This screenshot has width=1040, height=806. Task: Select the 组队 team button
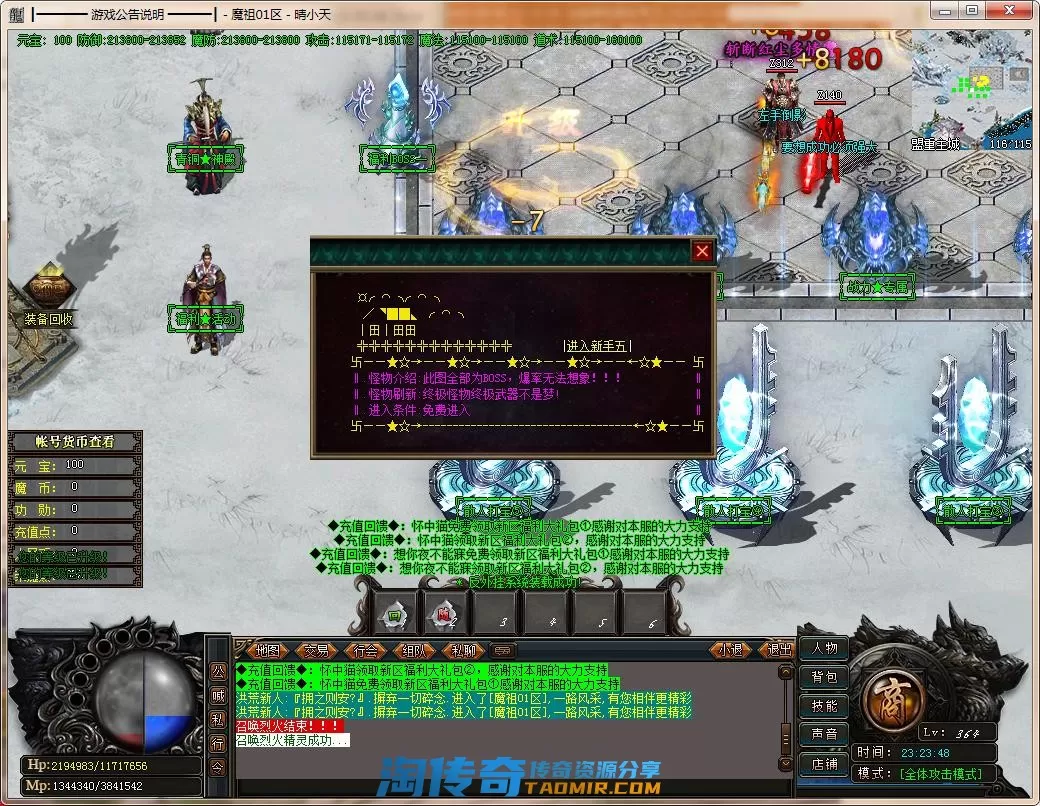click(415, 650)
